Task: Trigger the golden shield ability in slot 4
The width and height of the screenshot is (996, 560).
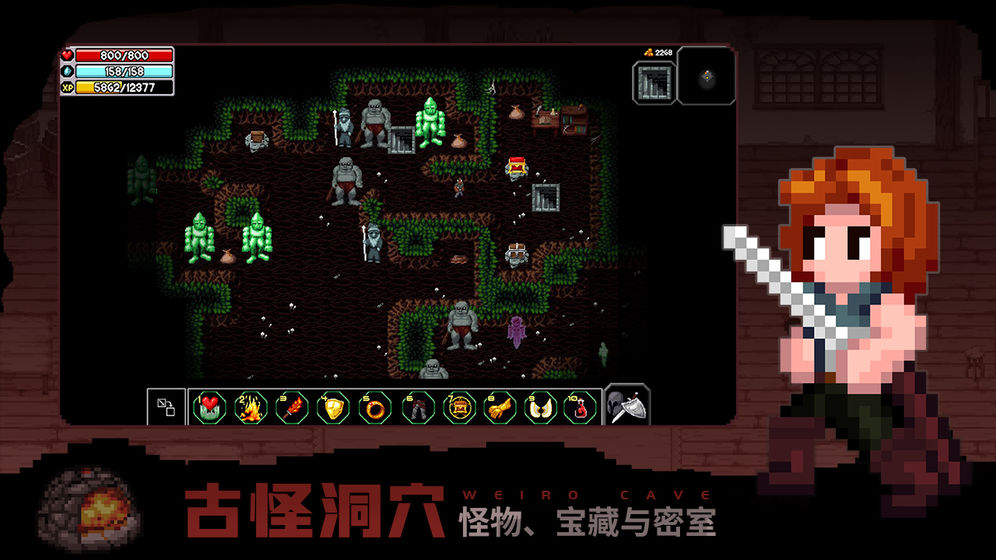Action: click(x=333, y=408)
